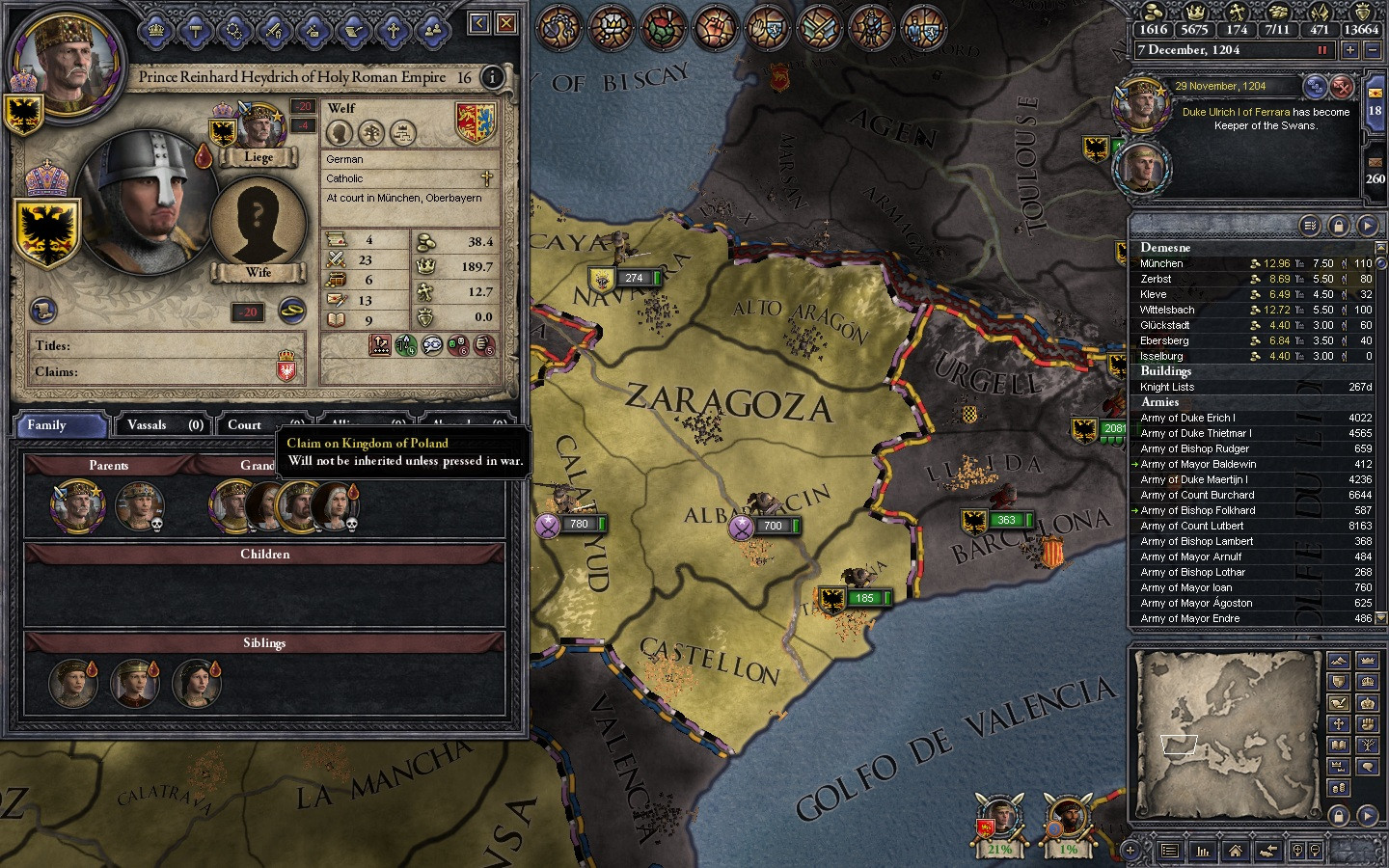
Task: Decrease game speed with the minus button
Action: tap(1373, 50)
